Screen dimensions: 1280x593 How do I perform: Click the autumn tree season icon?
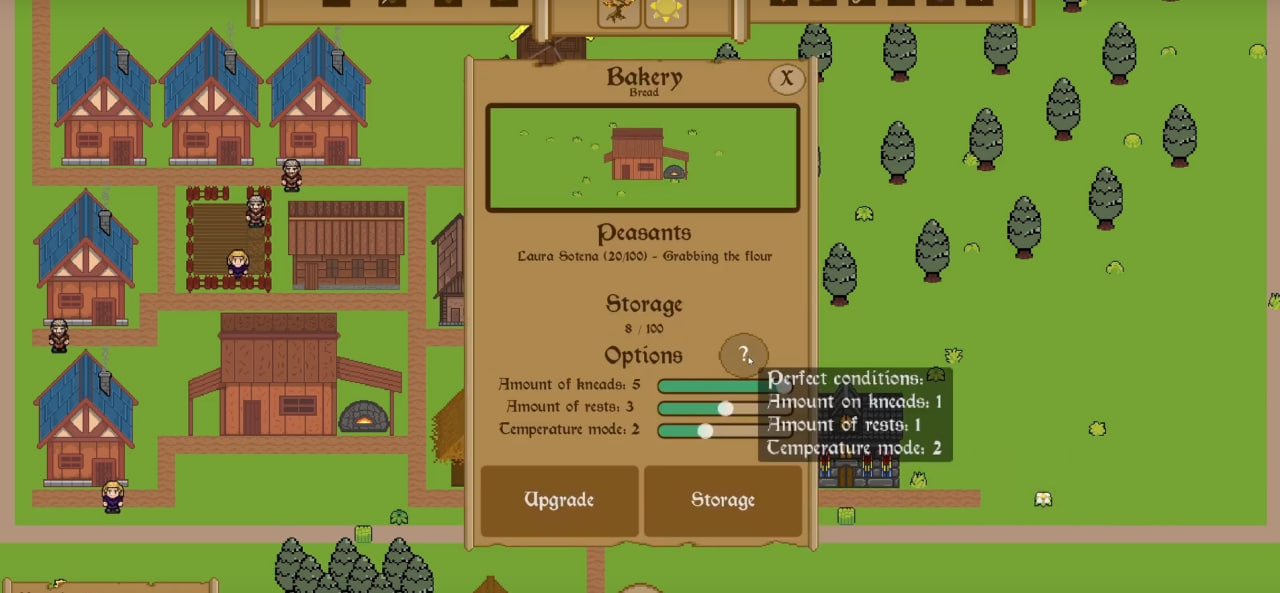point(619,11)
